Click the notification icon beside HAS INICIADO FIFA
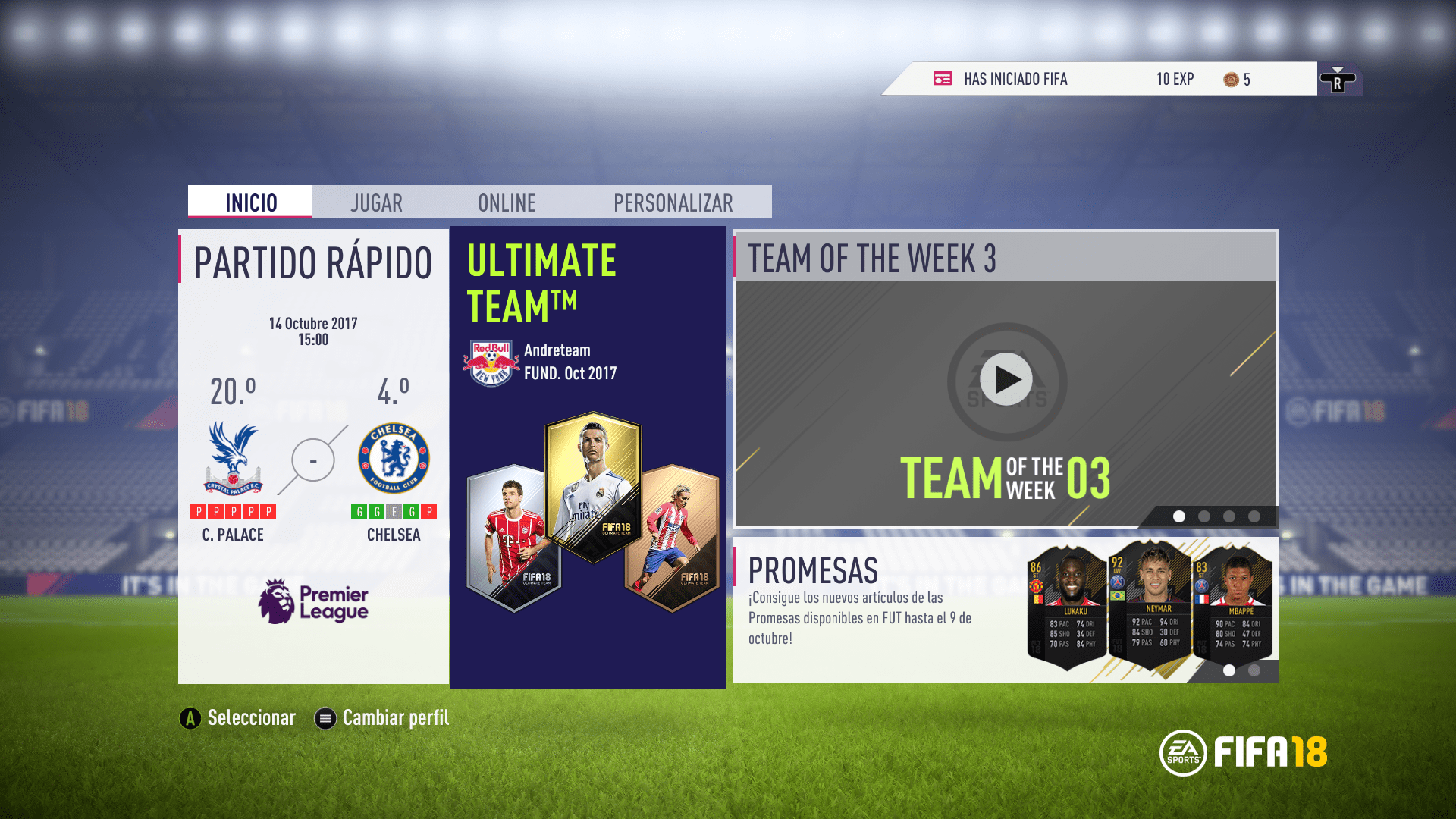This screenshot has height=819, width=1456. pos(943,78)
